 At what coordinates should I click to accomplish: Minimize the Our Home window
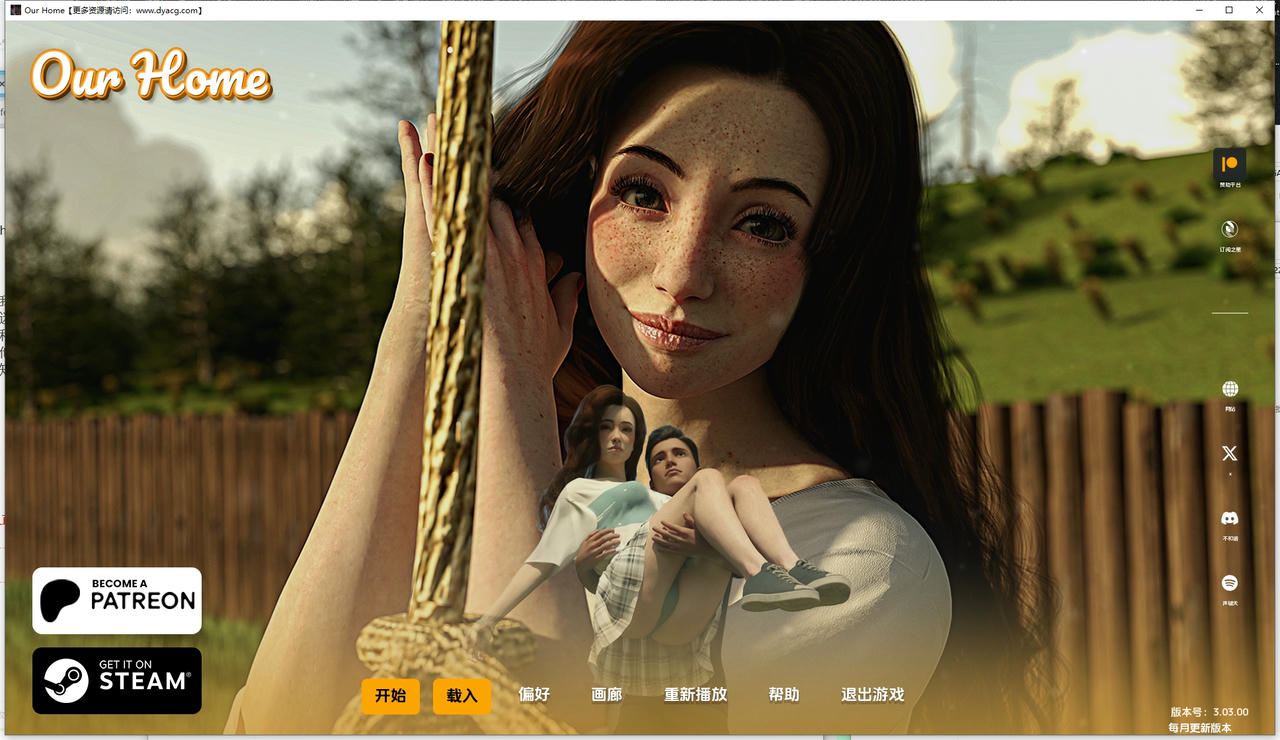click(x=1198, y=10)
